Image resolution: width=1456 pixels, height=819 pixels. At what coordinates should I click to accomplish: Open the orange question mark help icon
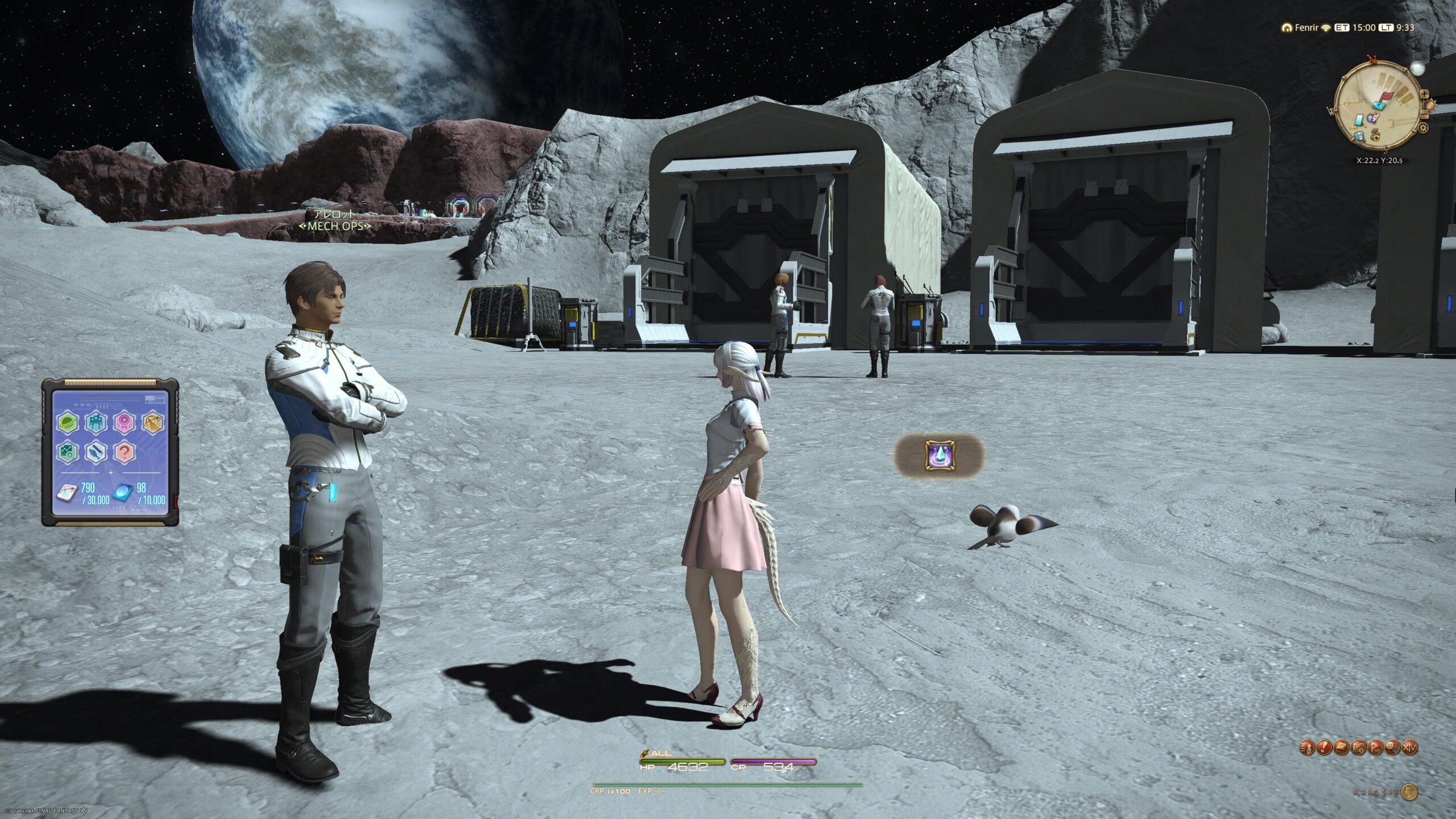coord(123,452)
